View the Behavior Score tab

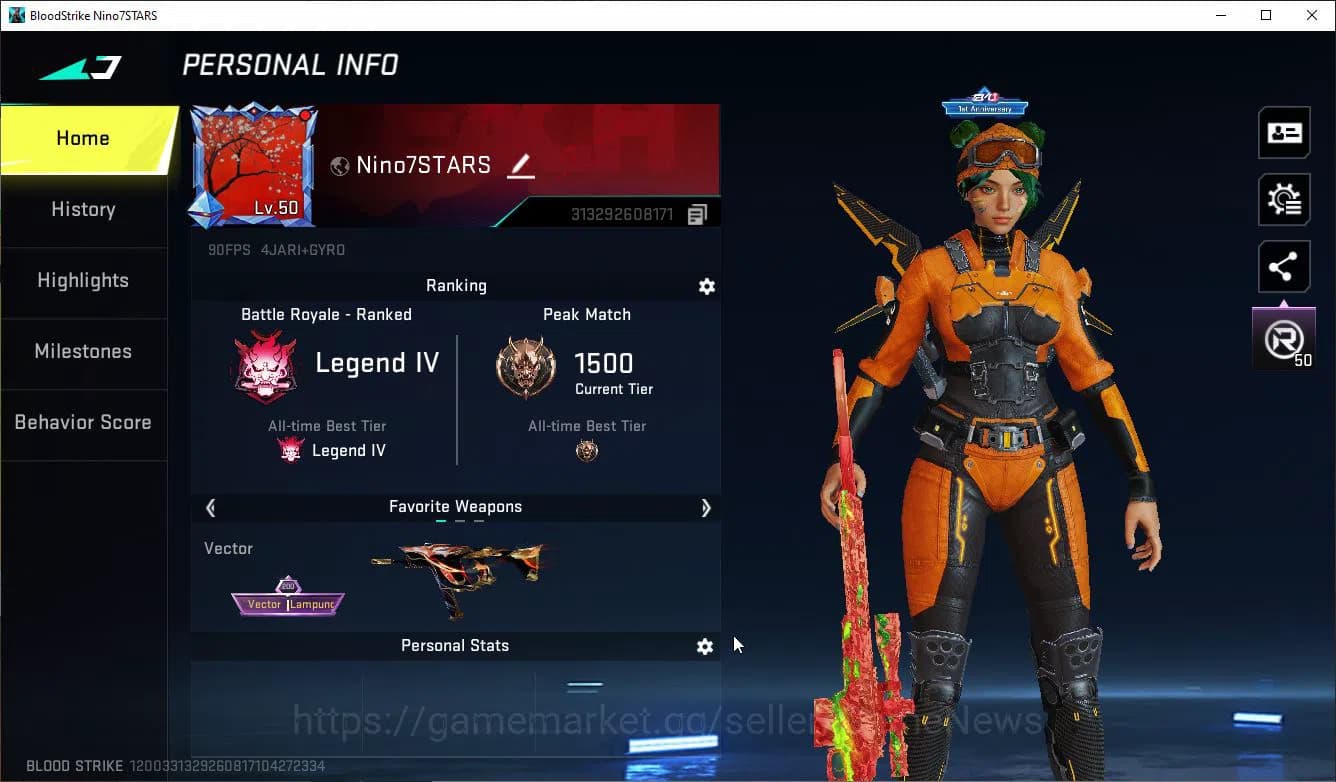pyautogui.click(x=83, y=423)
